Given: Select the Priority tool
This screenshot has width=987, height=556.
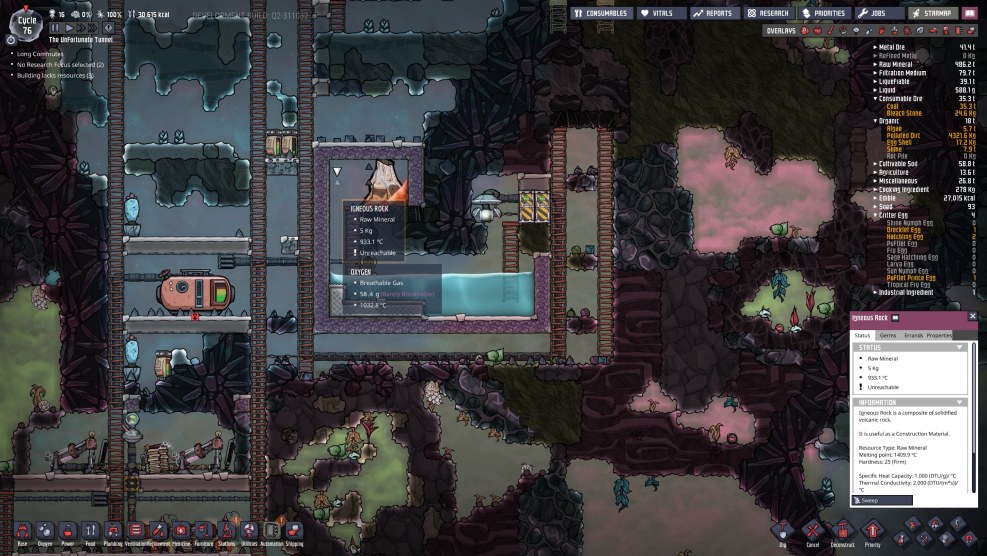Looking at the screenshot, I should click(x=873, y=531).
